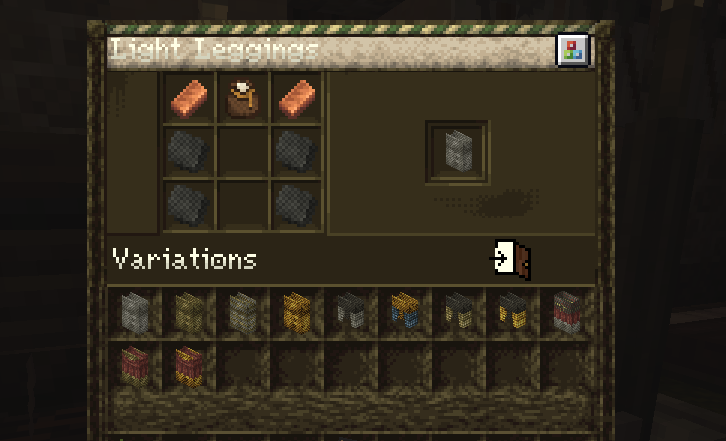Pick the crafted gray leggings output slot
Viewport: 726px width, 441px height.
click(457, 152)
